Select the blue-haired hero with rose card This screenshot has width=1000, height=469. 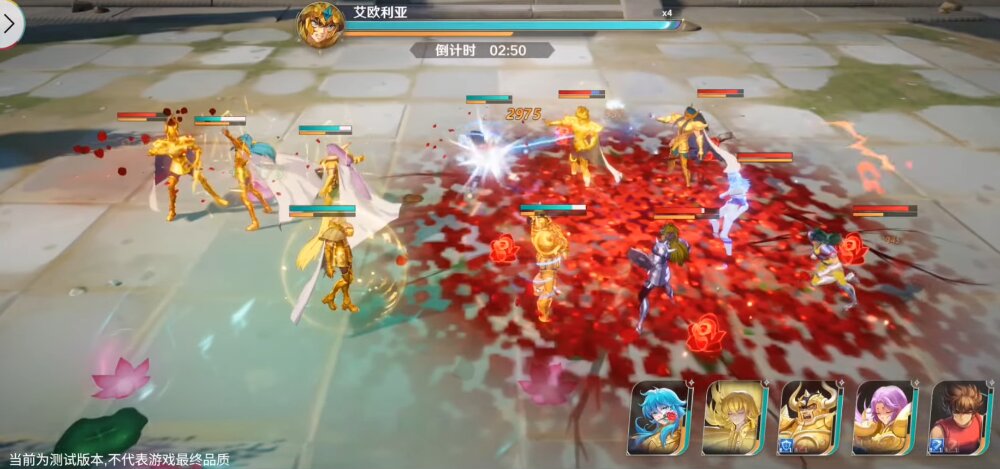(659, 417)
